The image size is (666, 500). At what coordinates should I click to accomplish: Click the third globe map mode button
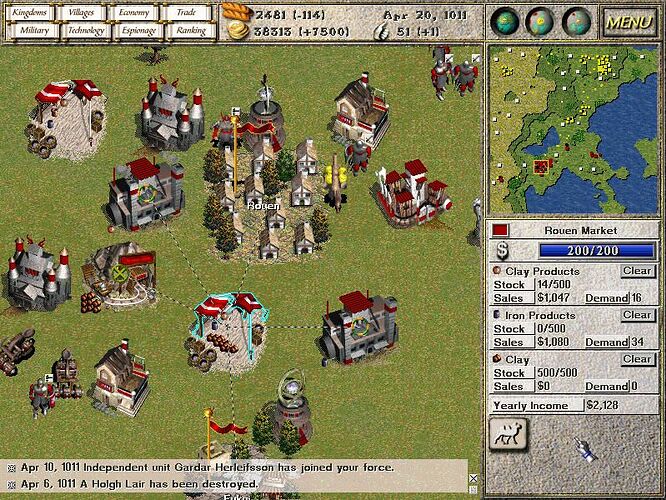576,21
